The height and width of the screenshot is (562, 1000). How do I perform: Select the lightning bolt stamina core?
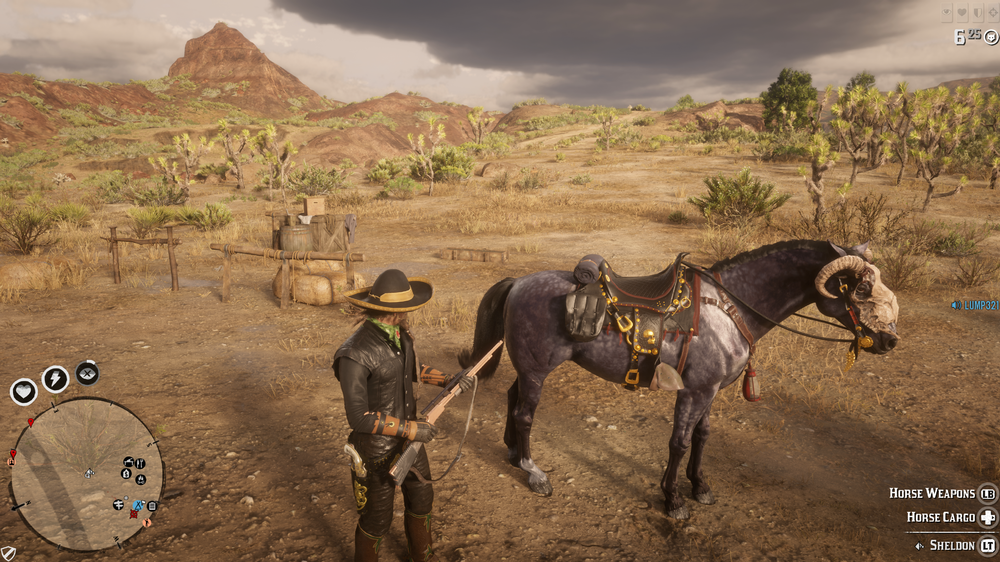(55, 379)
